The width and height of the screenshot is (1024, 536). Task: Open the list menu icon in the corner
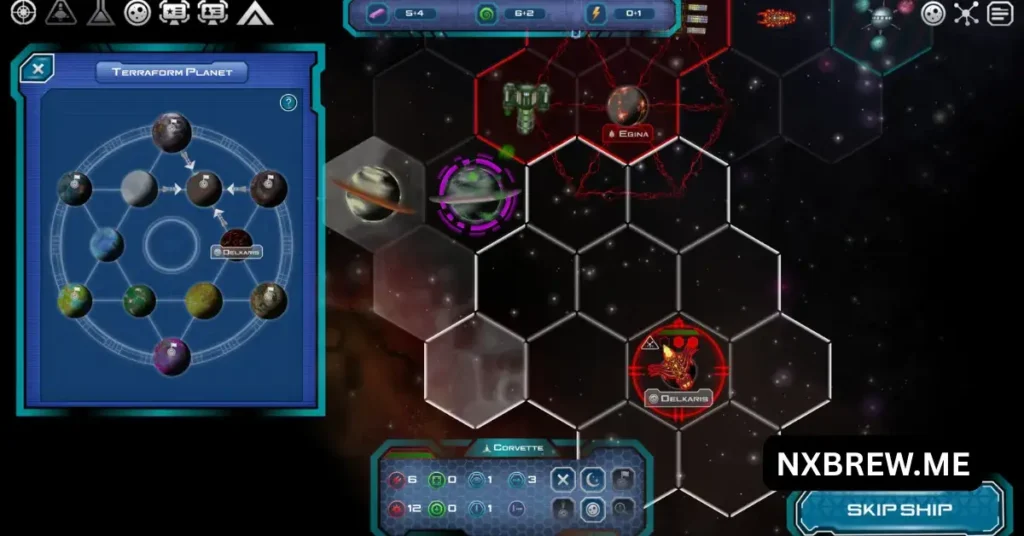point(1000,14)
